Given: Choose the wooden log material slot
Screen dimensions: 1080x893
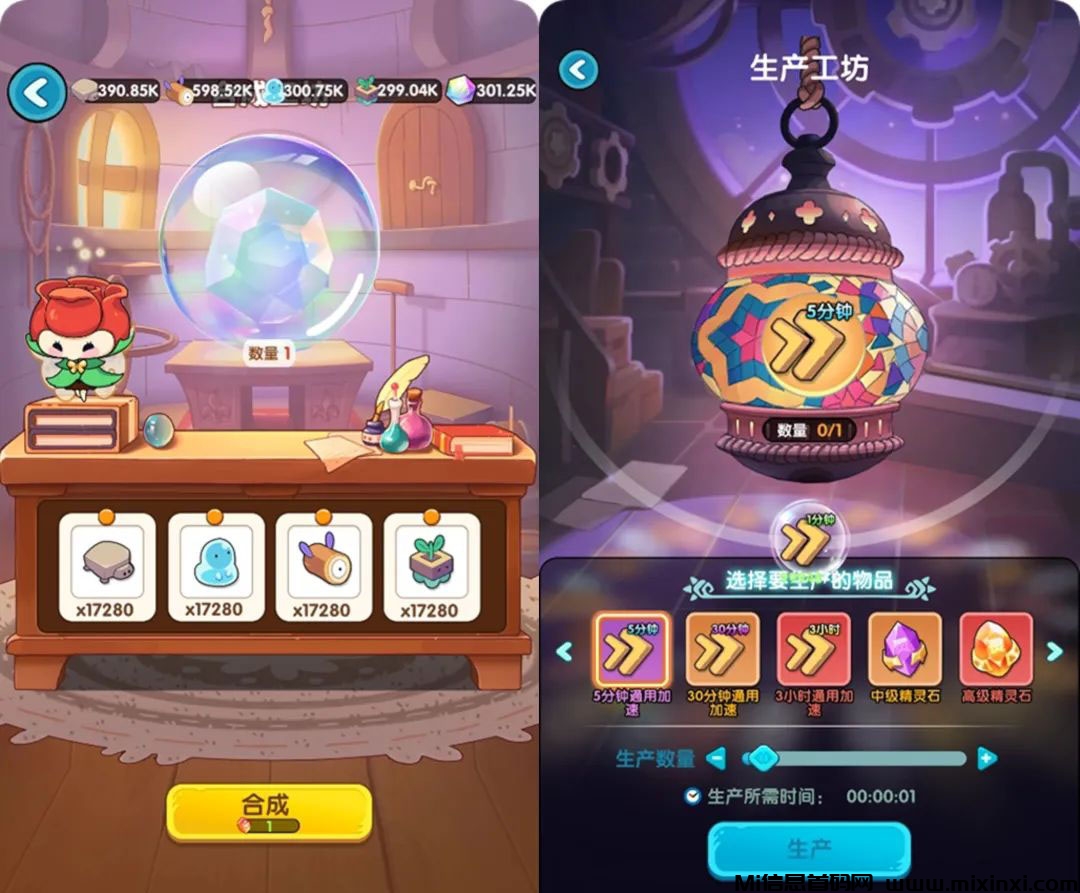Looking at the screenshot, I should (323, 567).
